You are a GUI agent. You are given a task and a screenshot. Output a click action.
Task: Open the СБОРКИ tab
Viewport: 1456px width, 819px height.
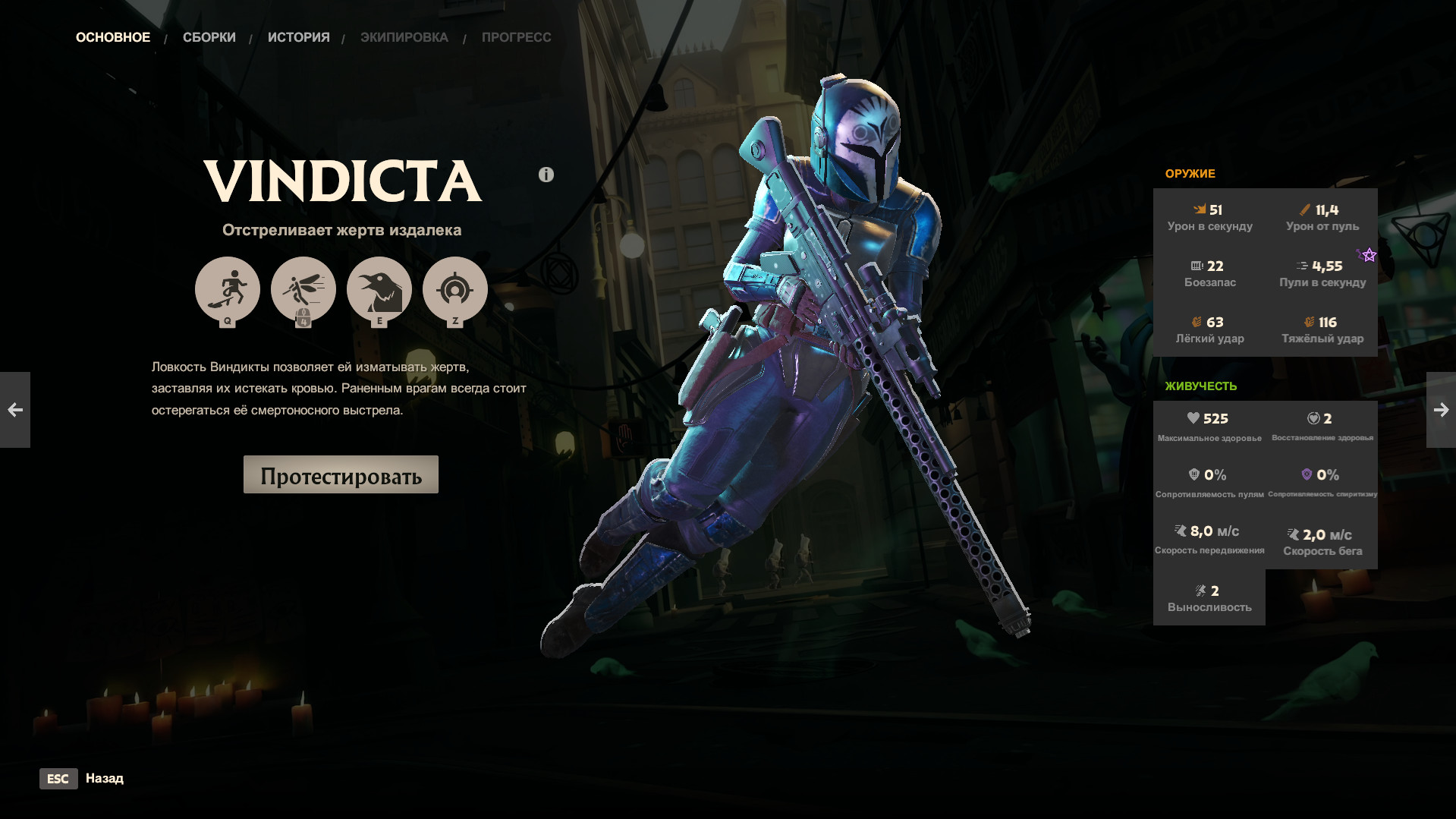(x=209, y=36)
